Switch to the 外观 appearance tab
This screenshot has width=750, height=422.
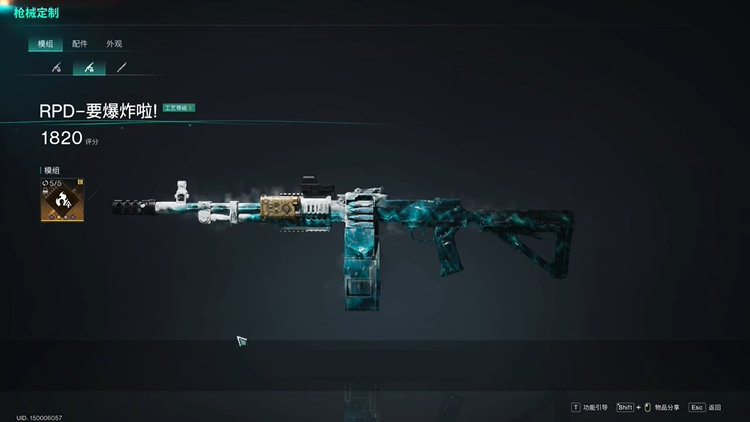pyautogui.click(x=114, y=44)
